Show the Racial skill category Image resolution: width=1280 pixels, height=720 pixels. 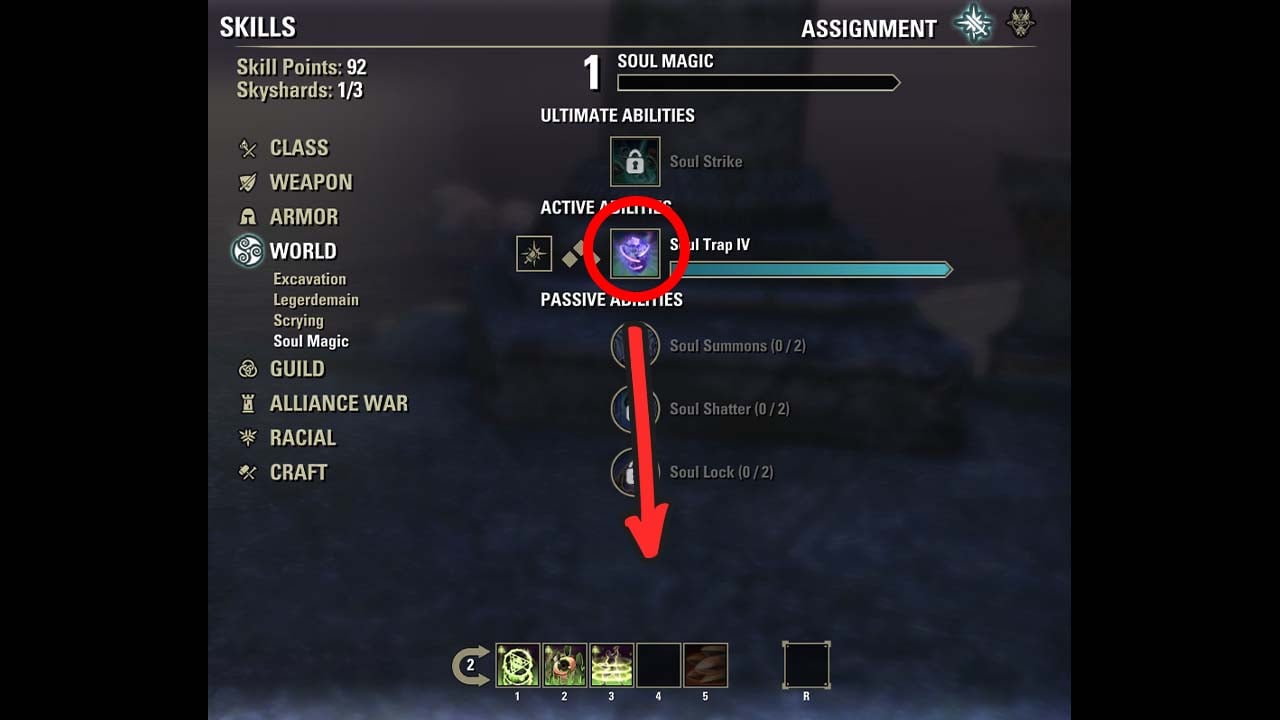click(302, 438)
